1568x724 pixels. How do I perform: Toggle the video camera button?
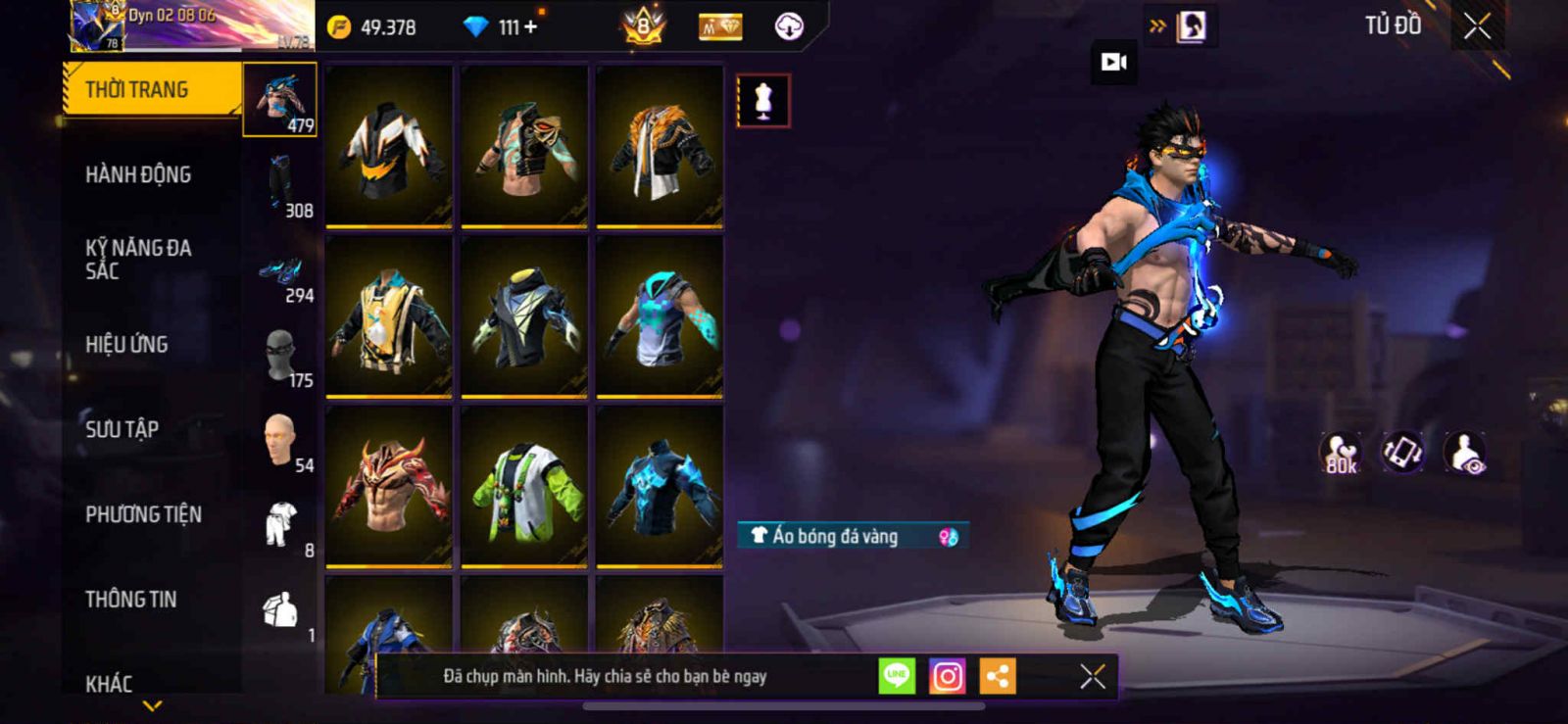pos(1114,63)
